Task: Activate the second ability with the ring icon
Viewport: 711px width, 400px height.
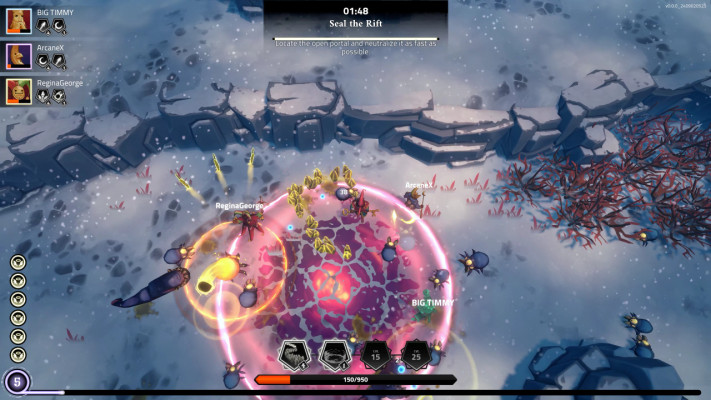Action: 333,353
